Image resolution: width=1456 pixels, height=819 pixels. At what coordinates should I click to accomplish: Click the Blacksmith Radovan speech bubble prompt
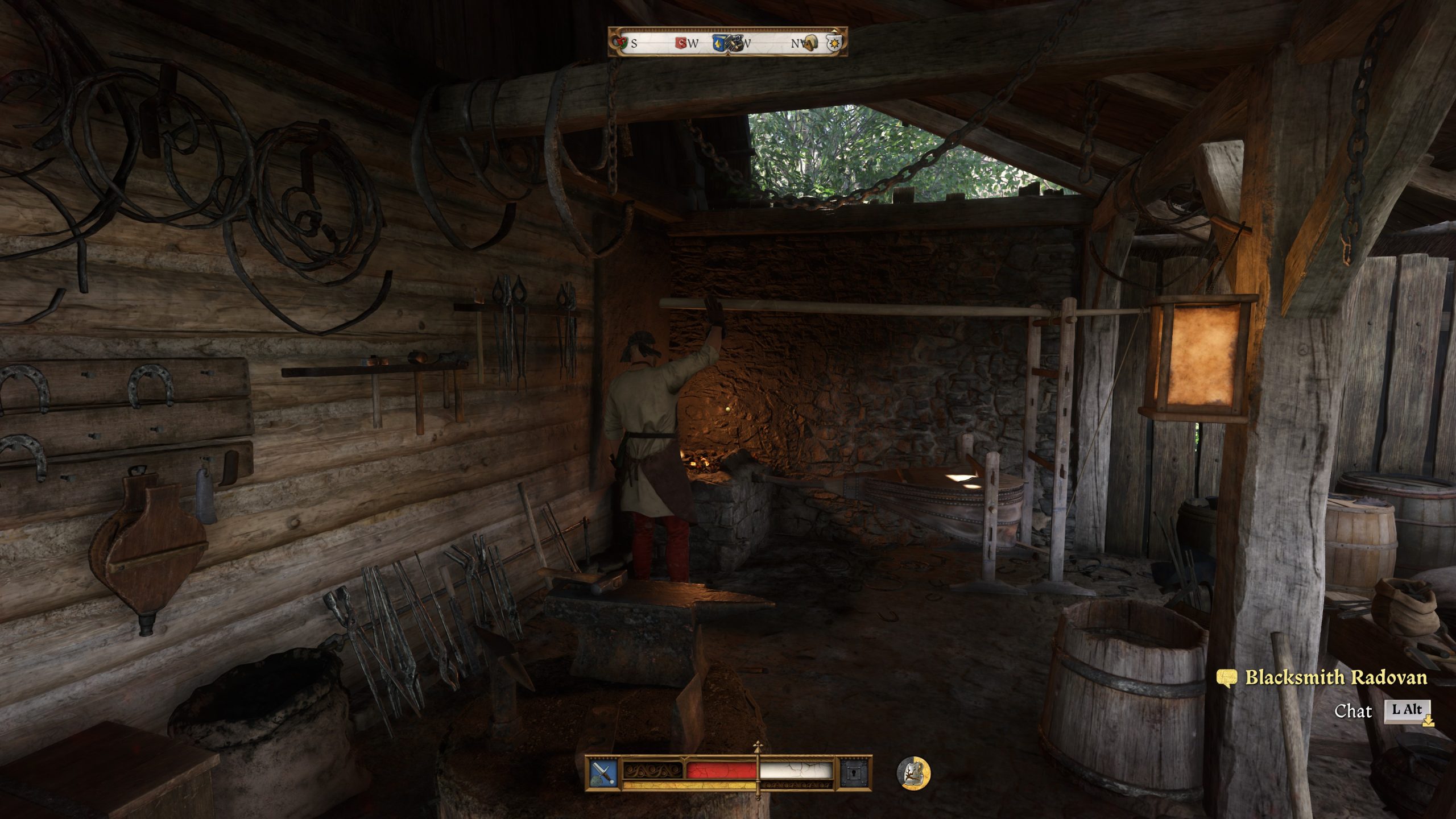pos(1227,677)
